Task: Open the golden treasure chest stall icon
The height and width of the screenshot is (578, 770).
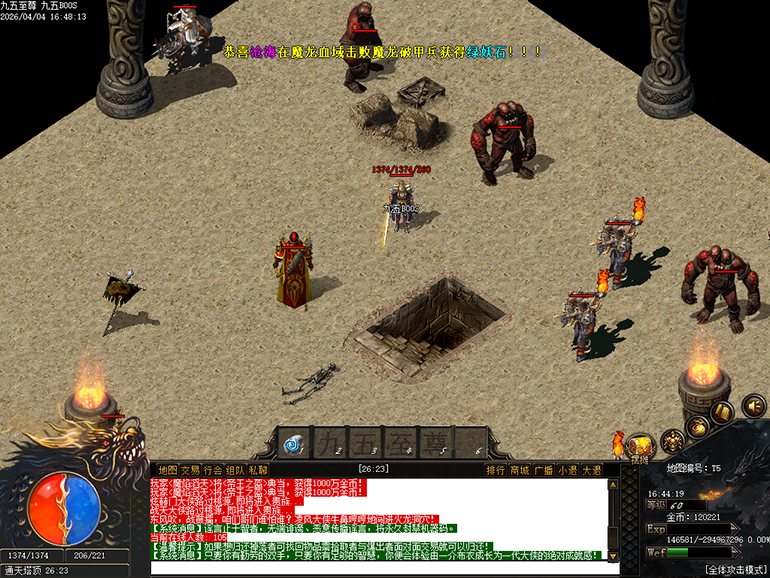Action: click(641, 446)
